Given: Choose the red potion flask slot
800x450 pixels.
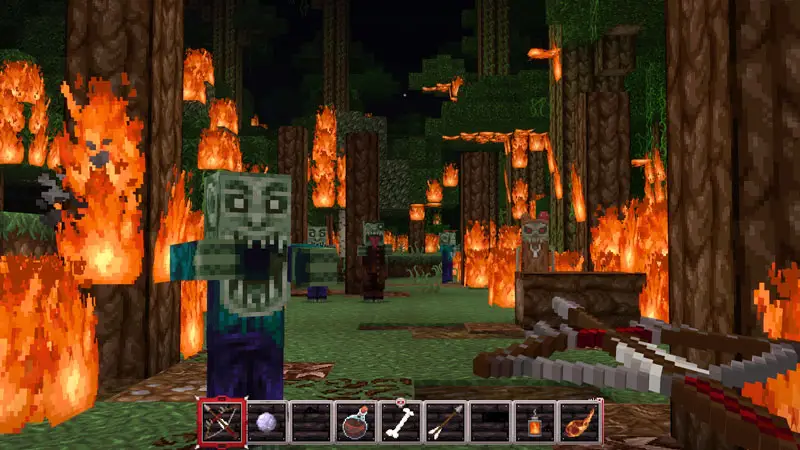Looking at the screenshot, I should pyautogui.click(x=355, y=422).
